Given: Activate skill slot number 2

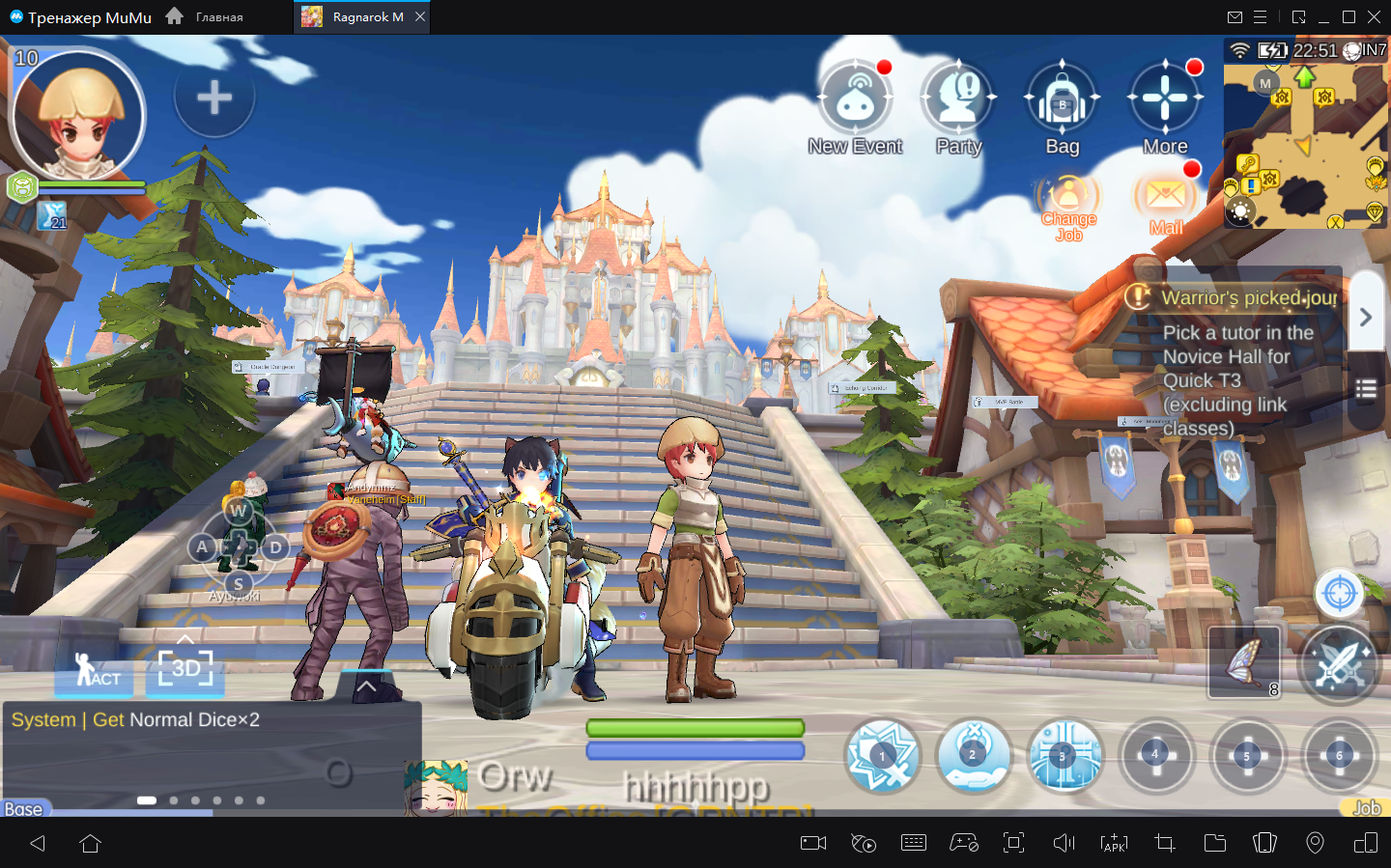Looking at the screenshot, I should coord(973,756).
